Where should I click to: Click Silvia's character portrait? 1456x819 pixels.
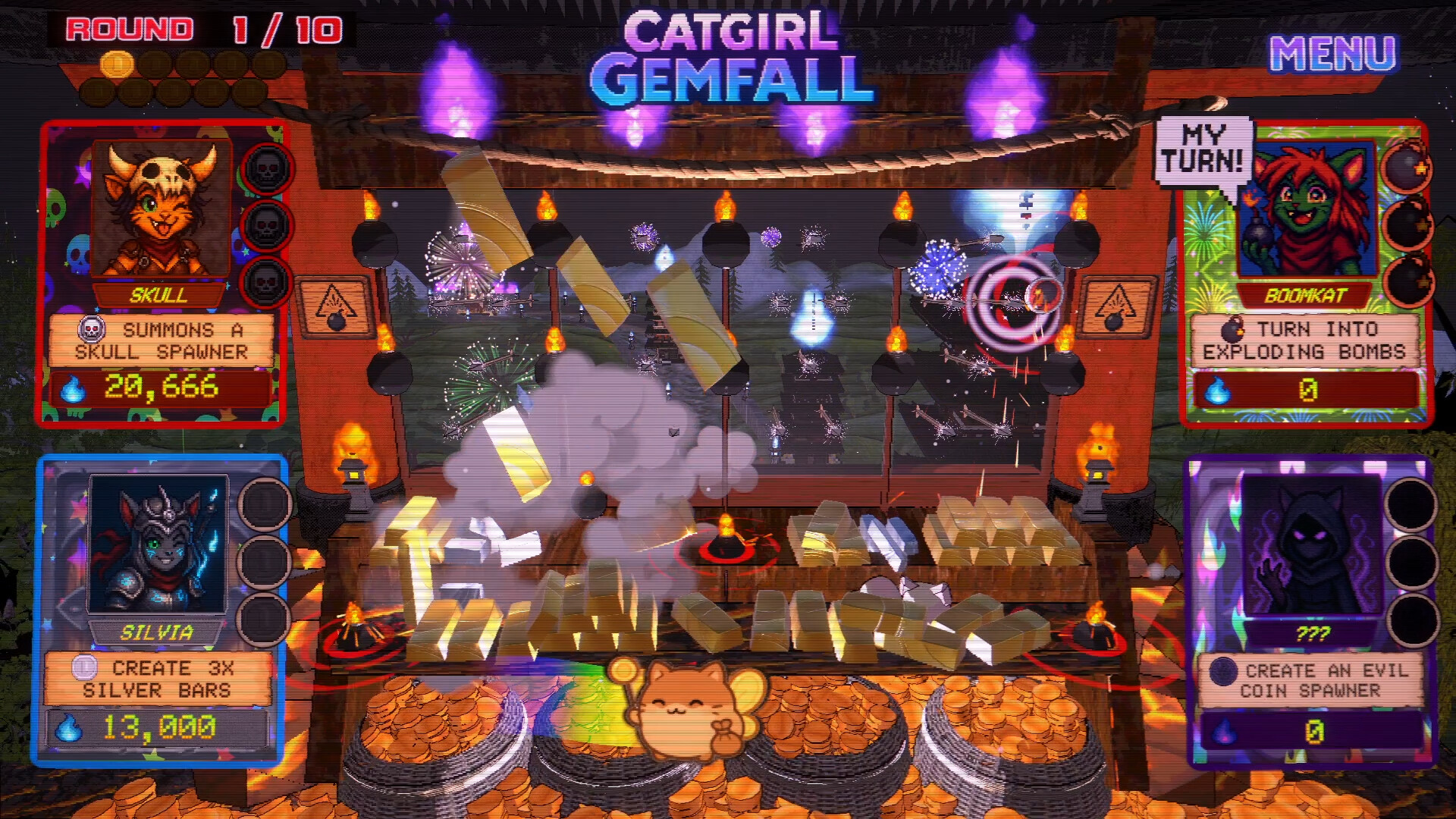click(160, 544)
